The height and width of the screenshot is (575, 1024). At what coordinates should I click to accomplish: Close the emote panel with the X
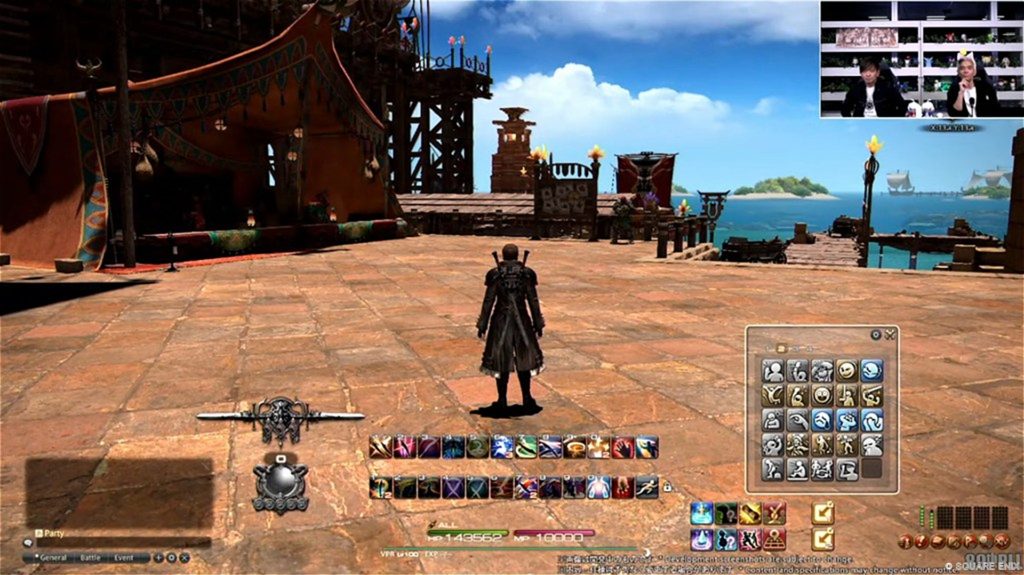[x=889, y=335]
